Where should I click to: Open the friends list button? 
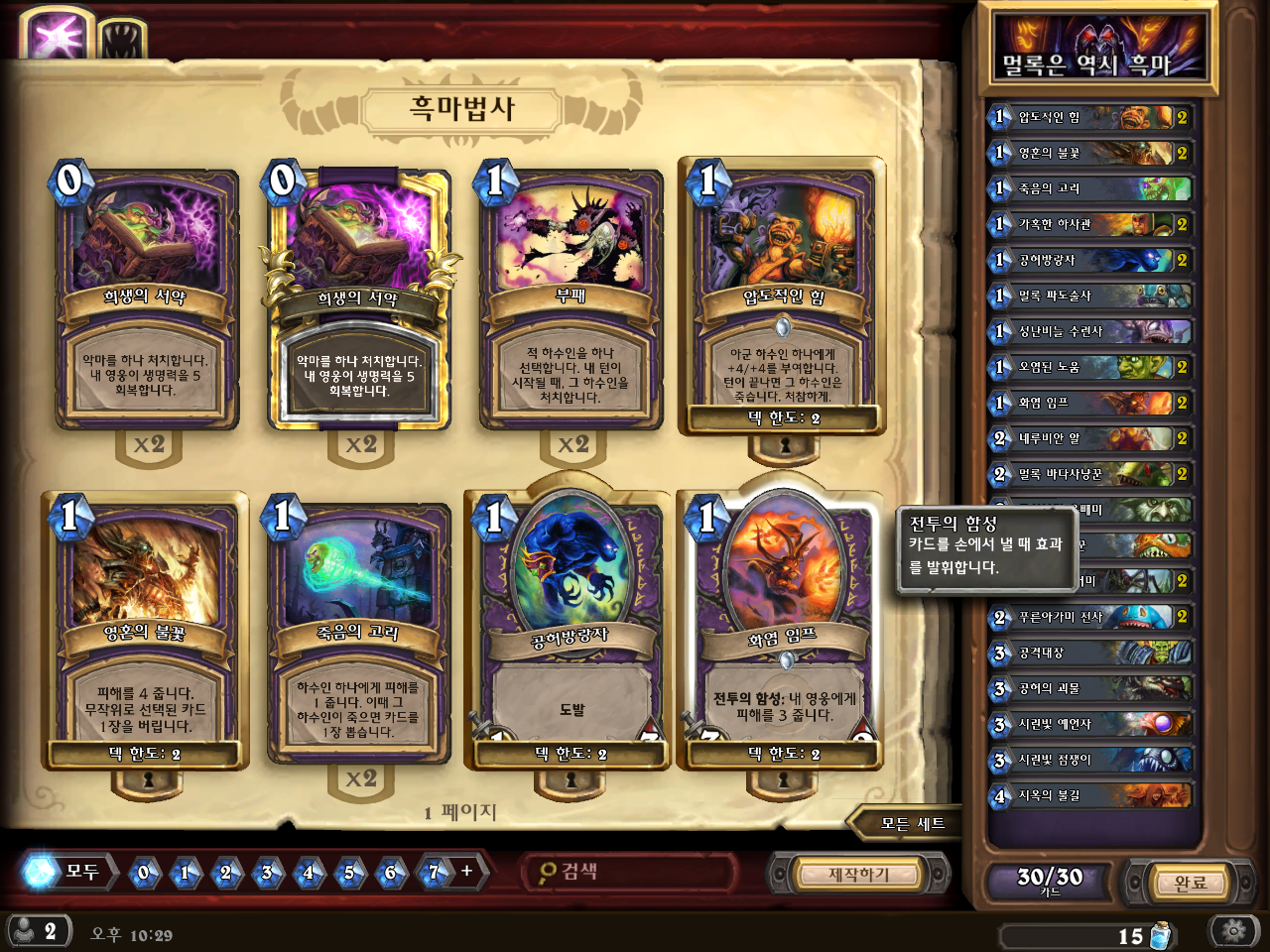click(38, 931)
